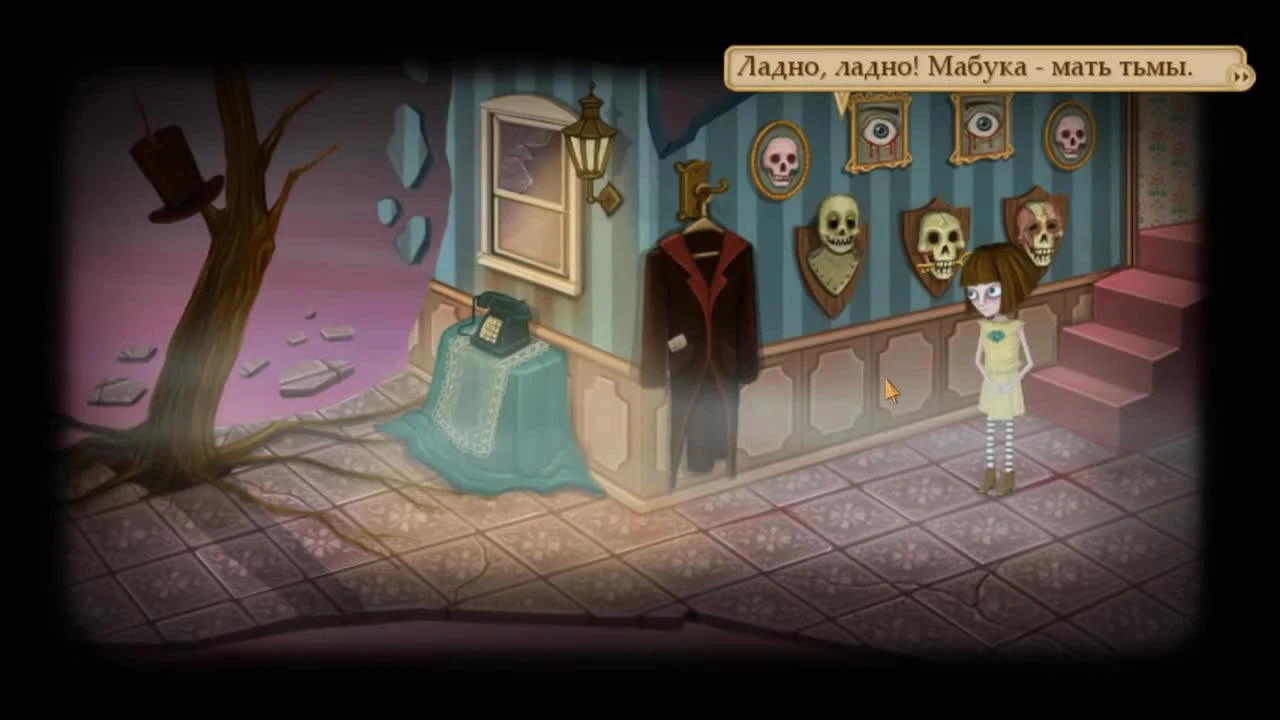Click the skip-dialogue double arrow icon

click(x=1240, y=76)
